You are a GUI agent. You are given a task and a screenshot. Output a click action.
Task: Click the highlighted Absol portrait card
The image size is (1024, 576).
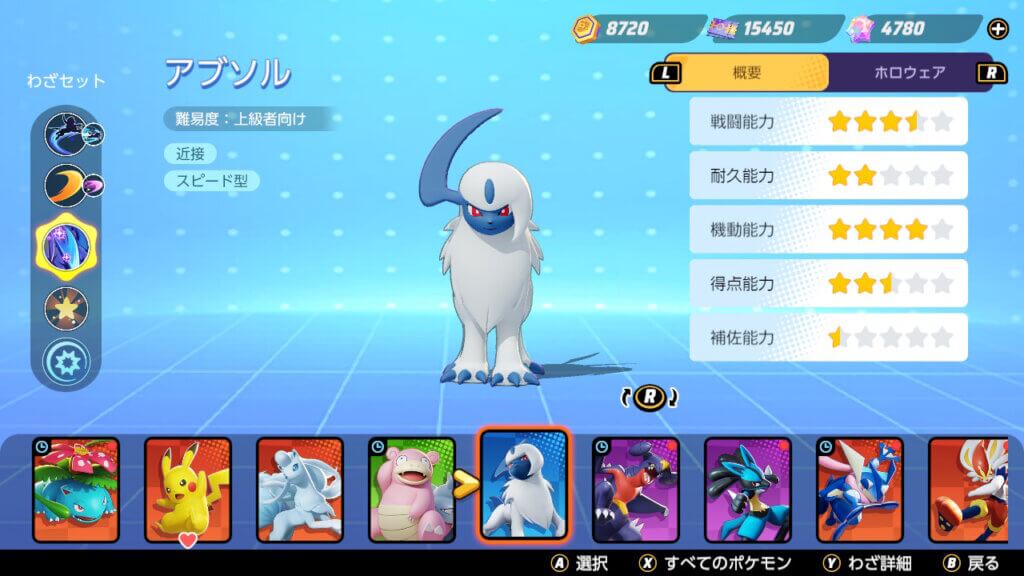(524, 485)
